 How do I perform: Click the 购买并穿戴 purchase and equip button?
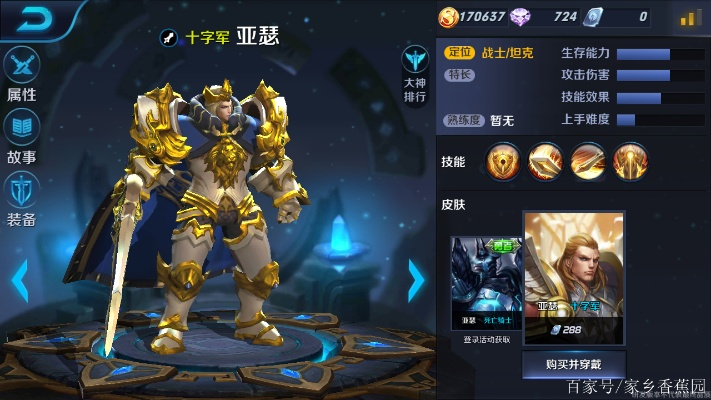(x=574, y=364)
